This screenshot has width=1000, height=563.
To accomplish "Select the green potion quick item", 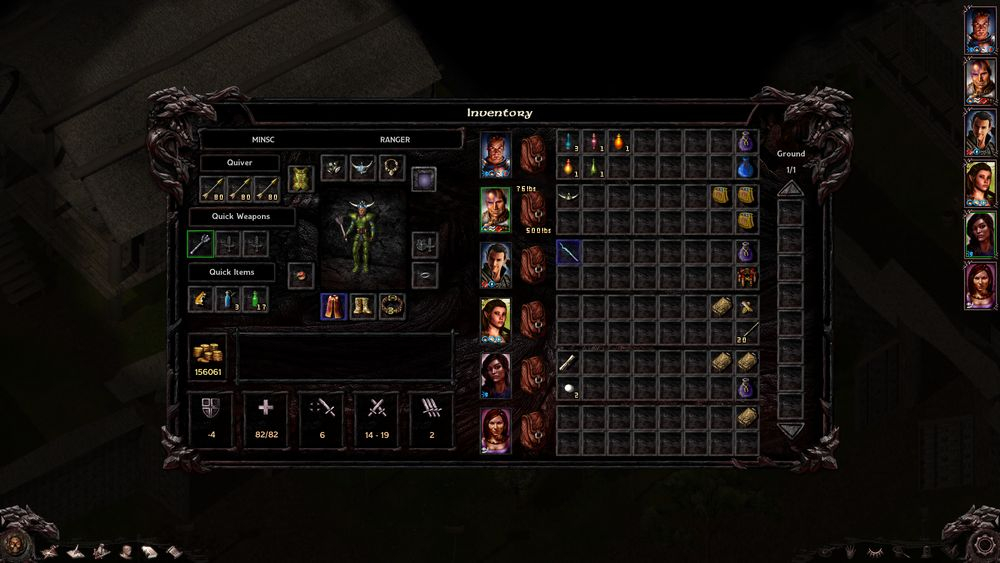I will [x=257, y=298].
